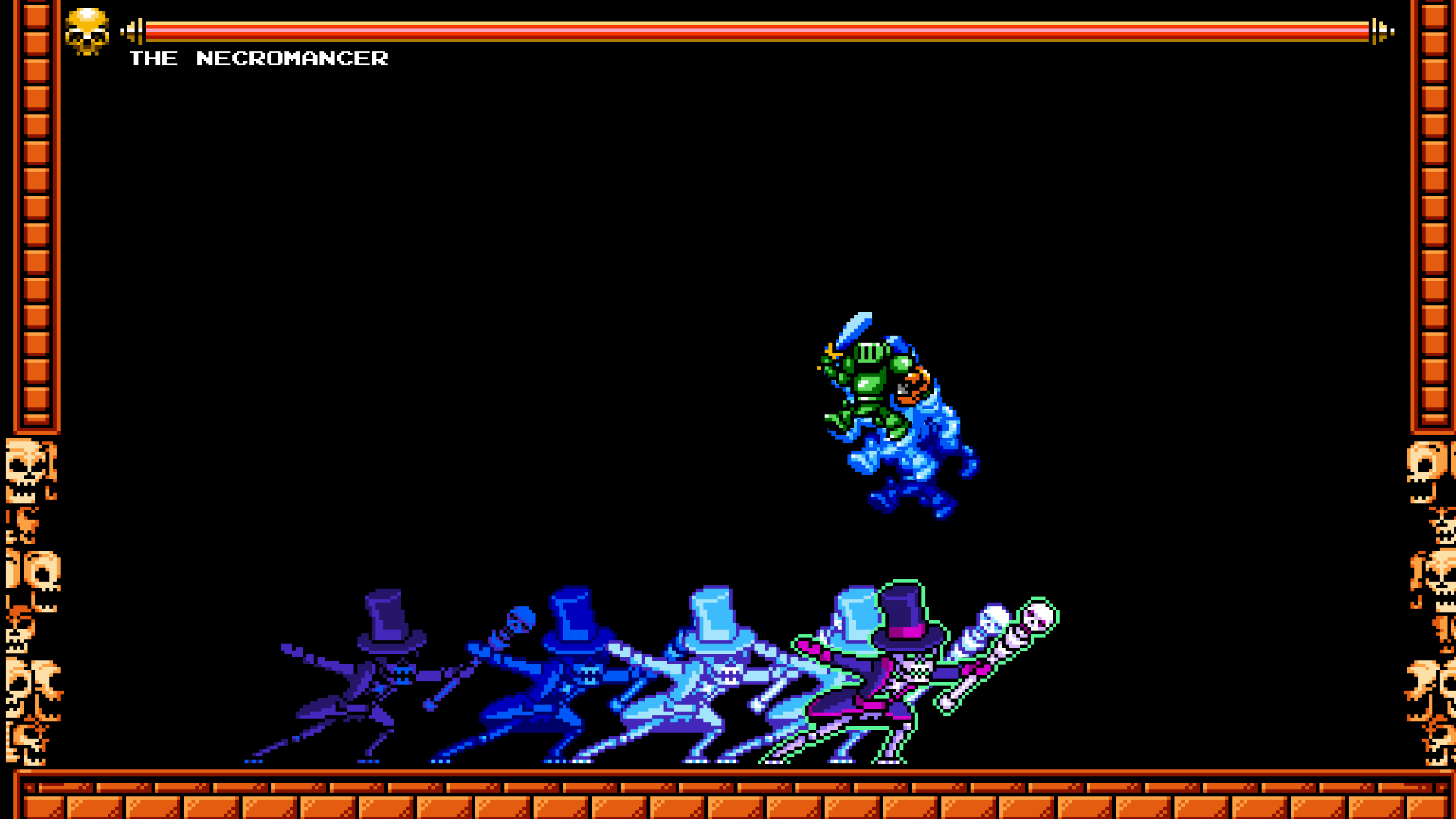1456x819 pixels.
Task: Expand the right decorative border column
Action: coord(1432,227)
